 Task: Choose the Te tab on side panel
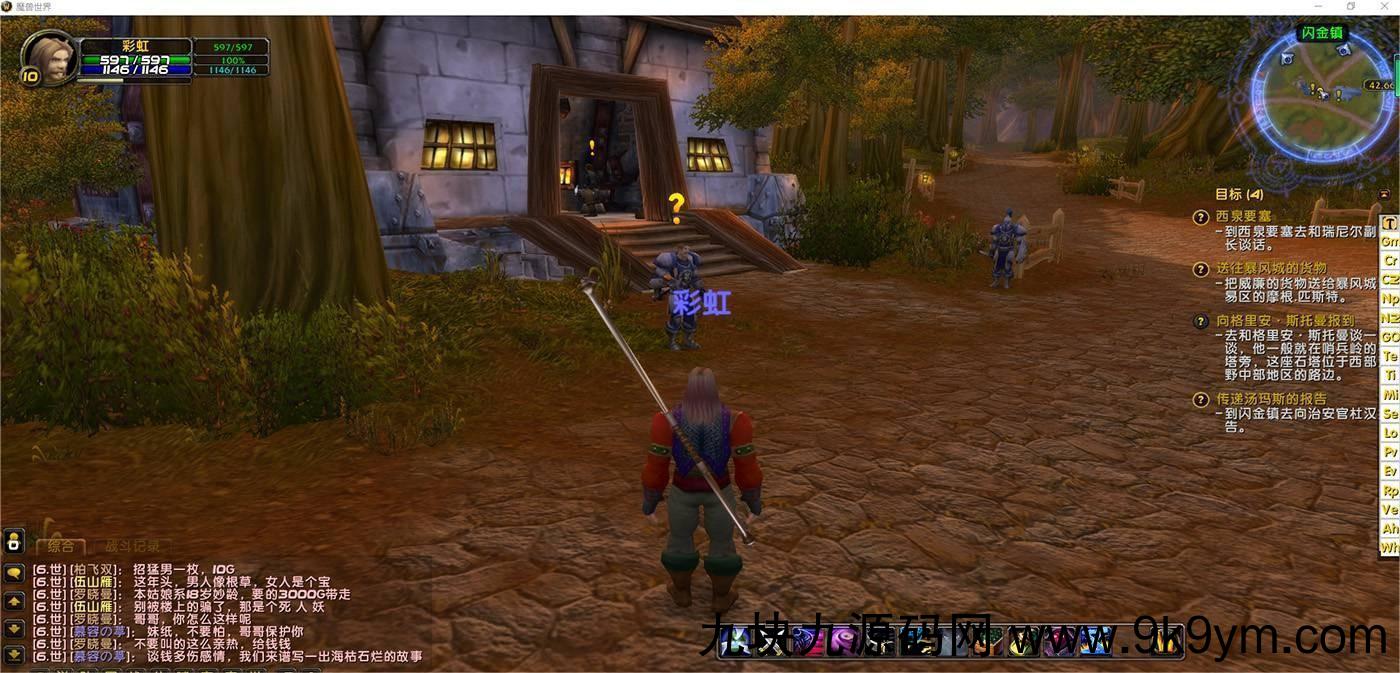1390,356
